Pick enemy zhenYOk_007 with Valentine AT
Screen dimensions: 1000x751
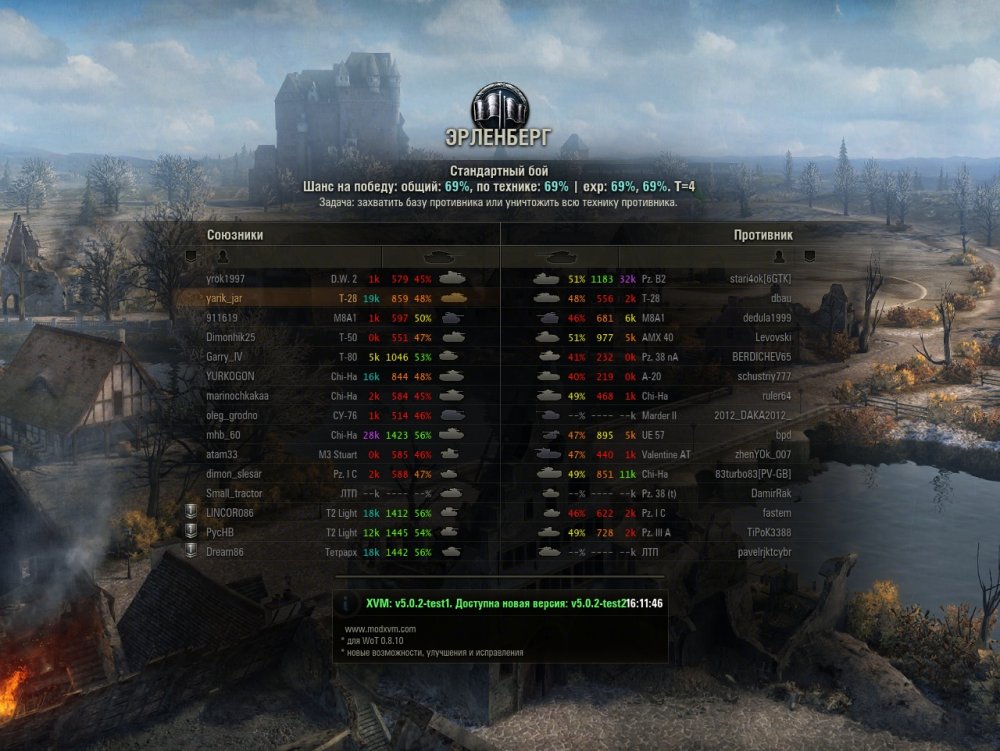[x=761, y=454]
